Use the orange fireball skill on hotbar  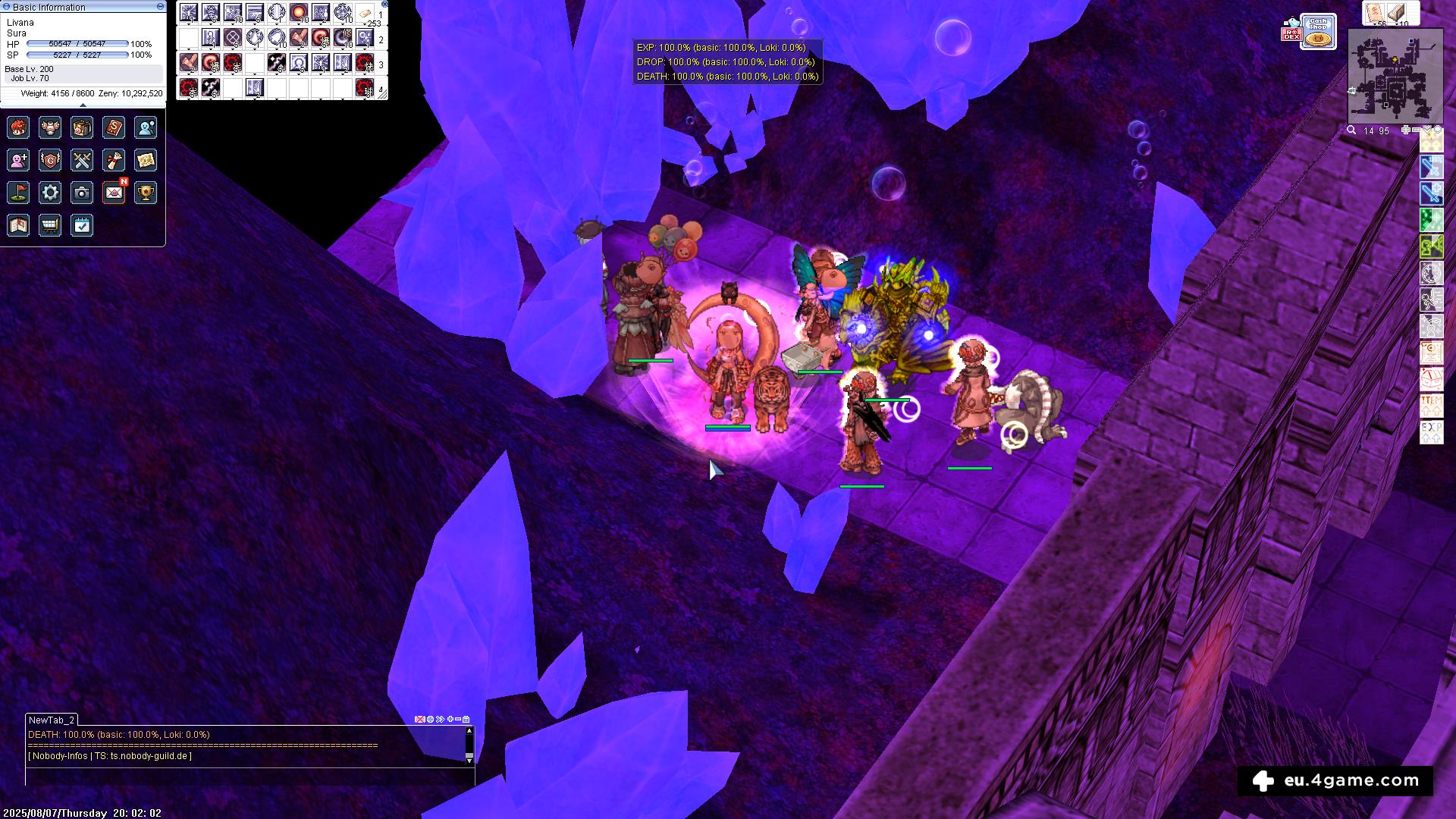pos(299,13)
